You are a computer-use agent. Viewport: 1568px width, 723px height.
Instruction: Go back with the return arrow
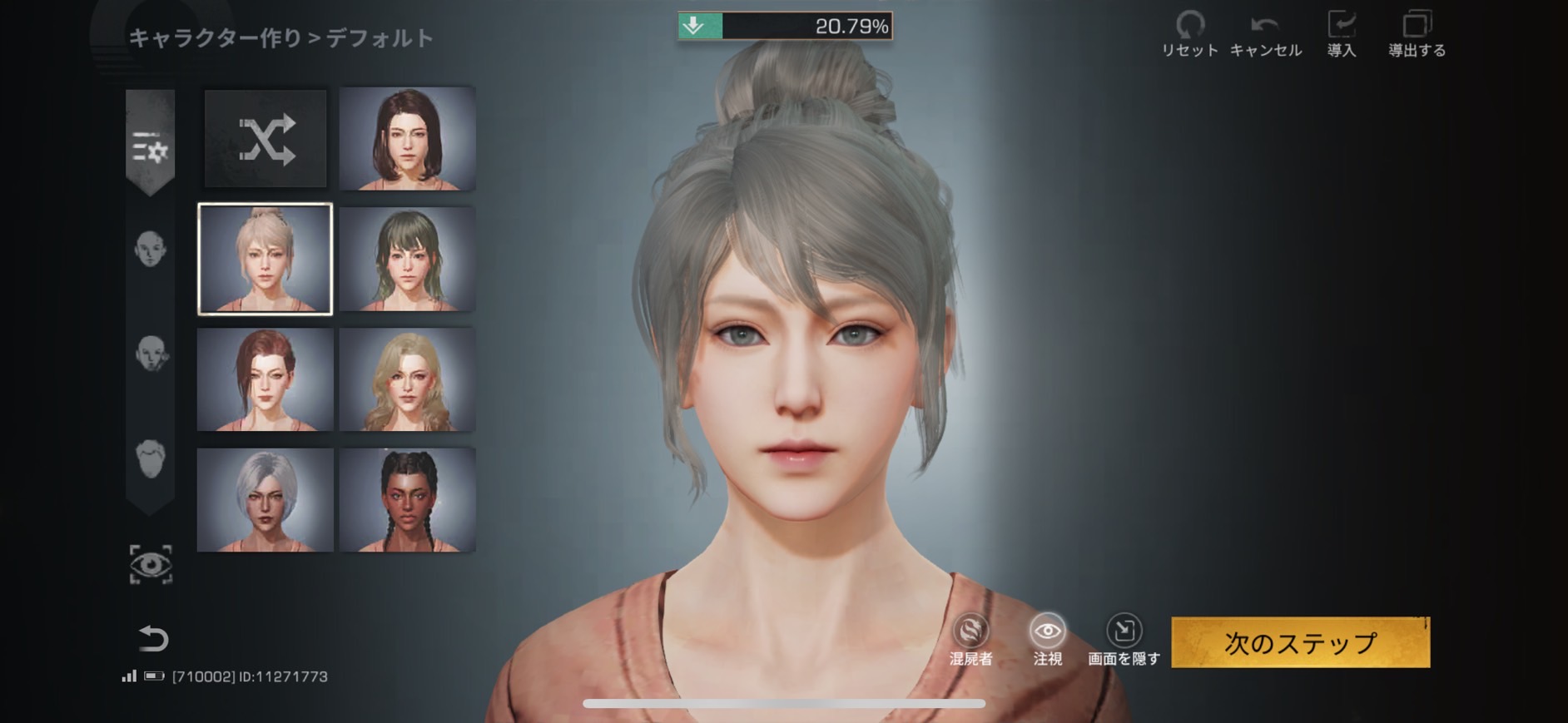[x=153, y=638]
